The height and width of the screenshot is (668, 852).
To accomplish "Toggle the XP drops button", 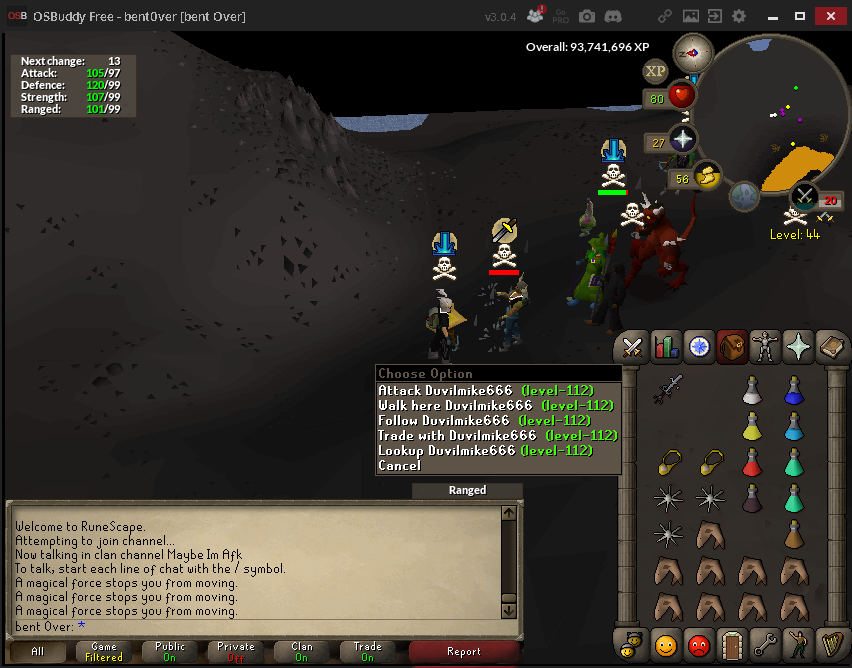I will click(656, 71).
